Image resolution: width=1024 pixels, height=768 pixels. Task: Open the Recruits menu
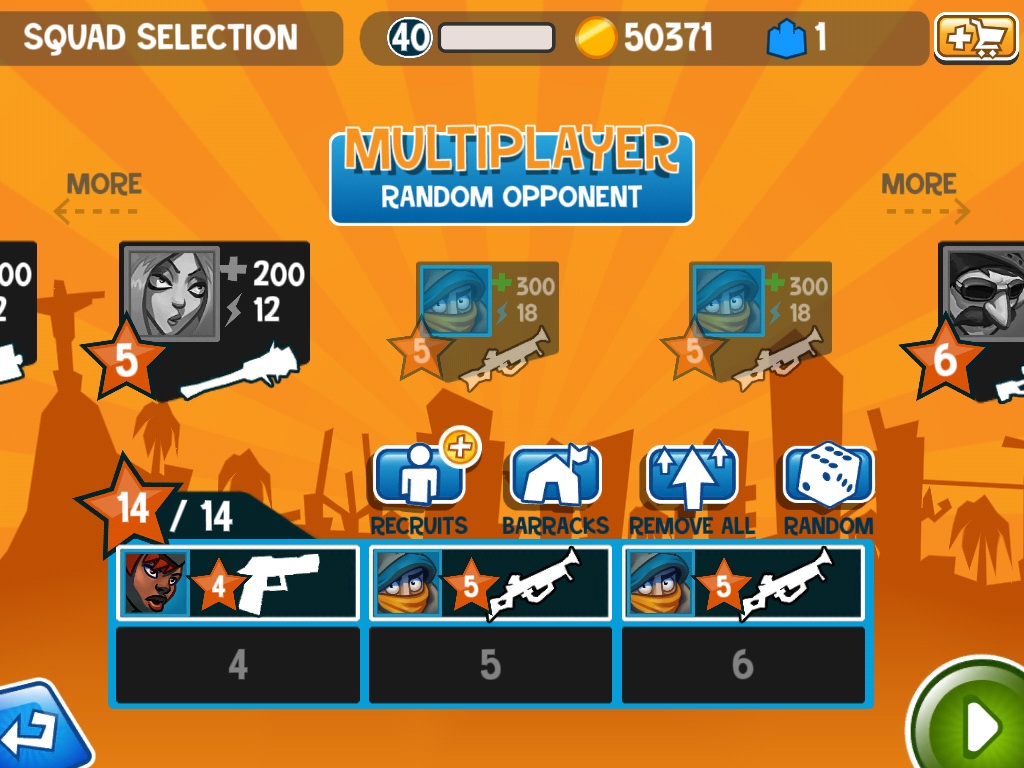click(419, 479)
